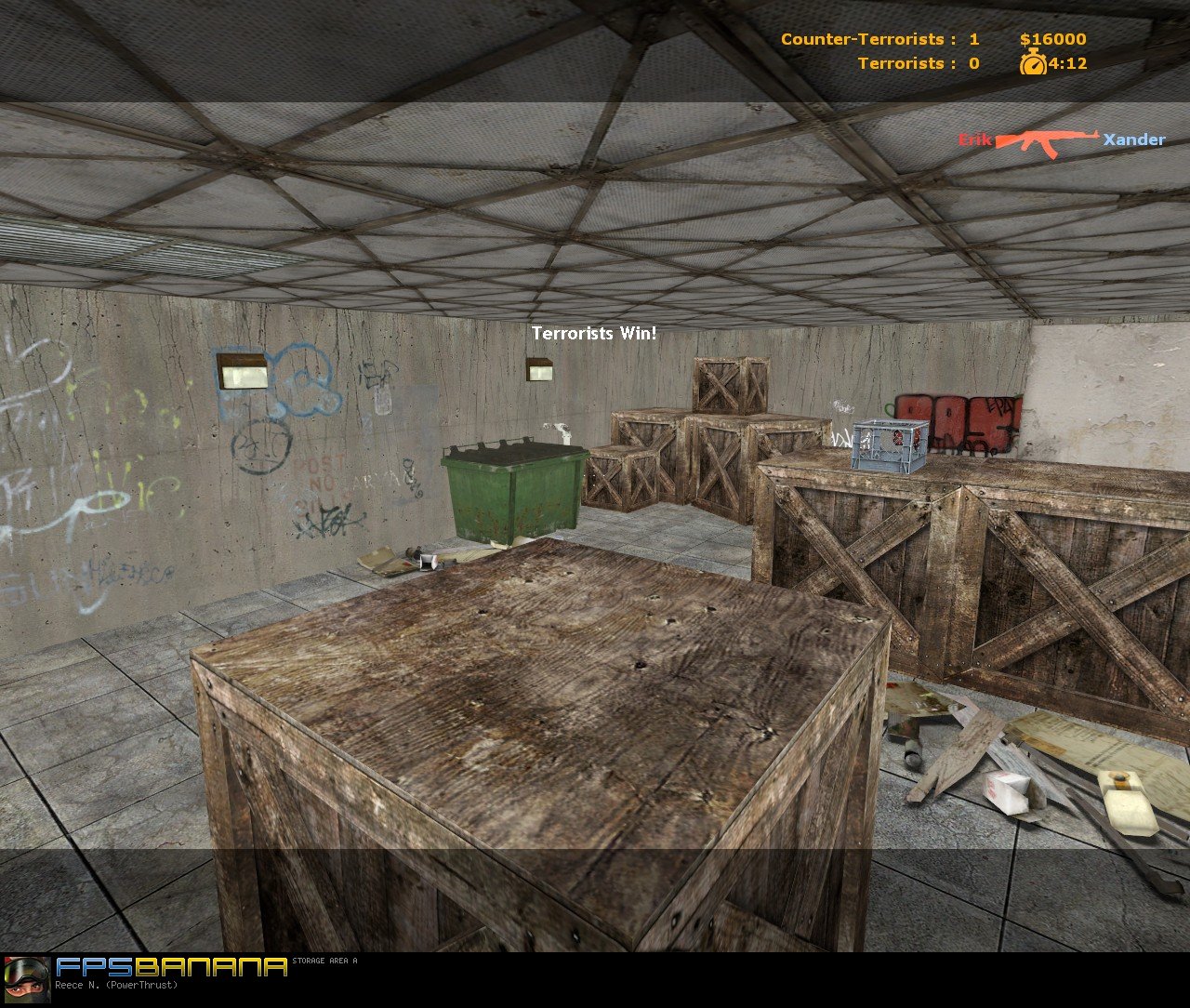Click Erik's name in the kill feed
1190x1008 pixels.
click(974, 140)
